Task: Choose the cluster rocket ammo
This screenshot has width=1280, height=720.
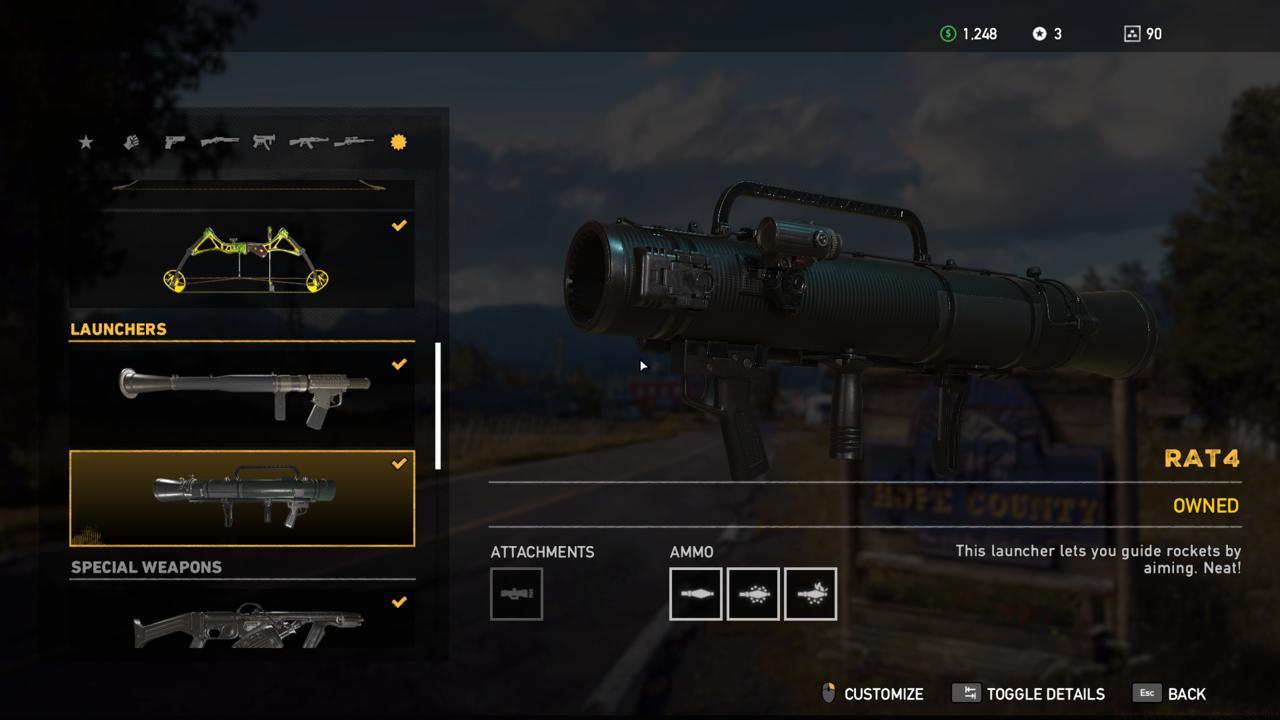Action: coord(753,594)
